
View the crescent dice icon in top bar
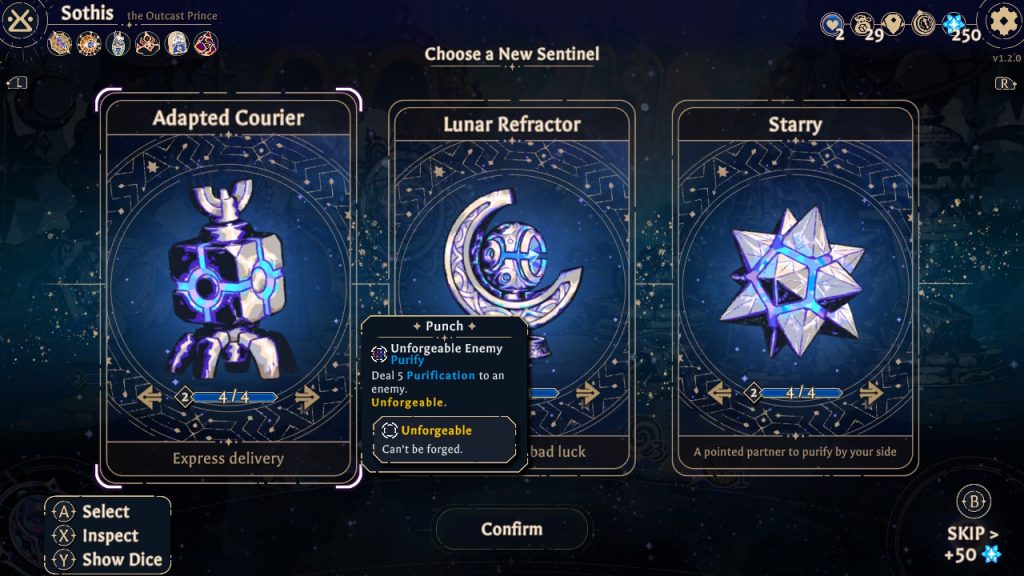coord(923,24)
